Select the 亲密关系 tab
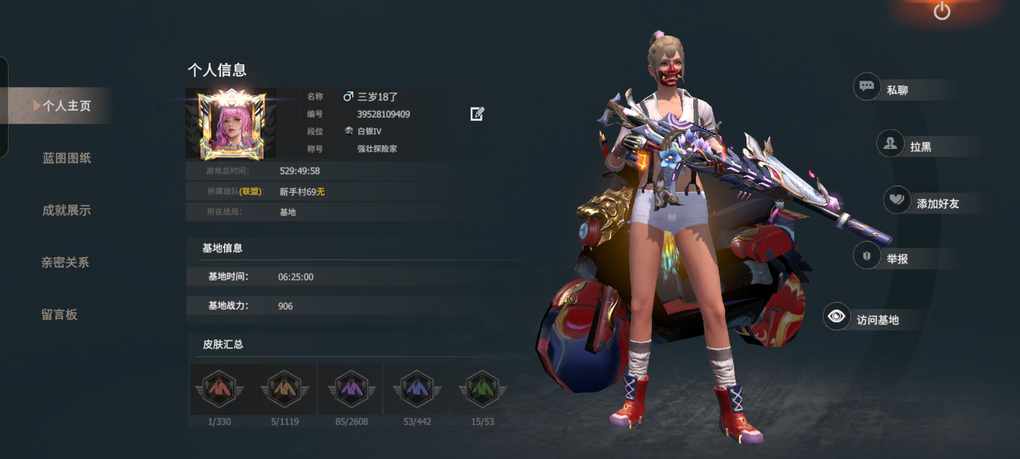Screen dimensions: 1020x459 point(66,262)
